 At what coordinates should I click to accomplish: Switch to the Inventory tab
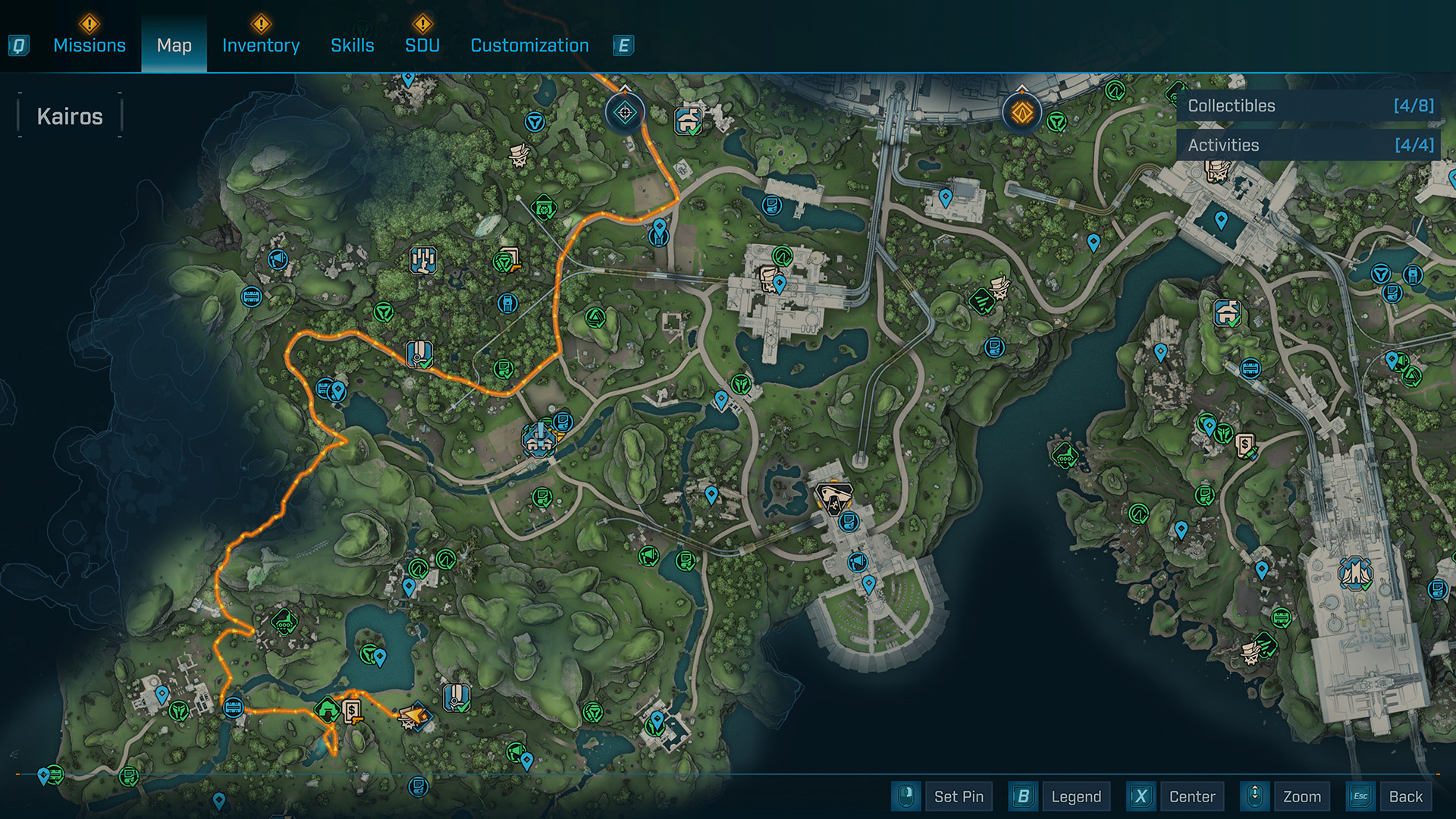pos(261,45)
